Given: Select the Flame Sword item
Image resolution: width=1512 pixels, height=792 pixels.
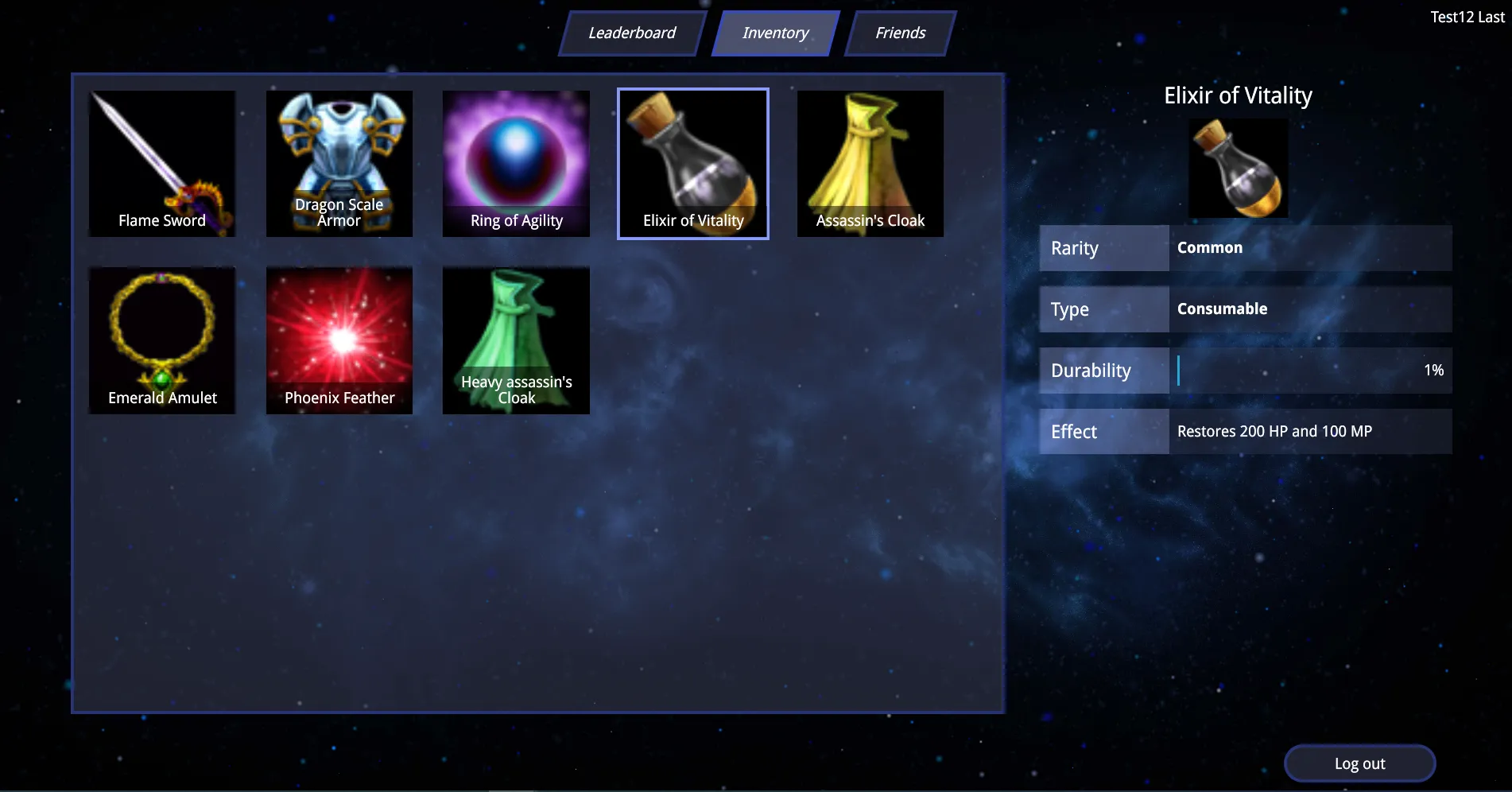Looking at the screenshot, I should (x=162, y=164).
